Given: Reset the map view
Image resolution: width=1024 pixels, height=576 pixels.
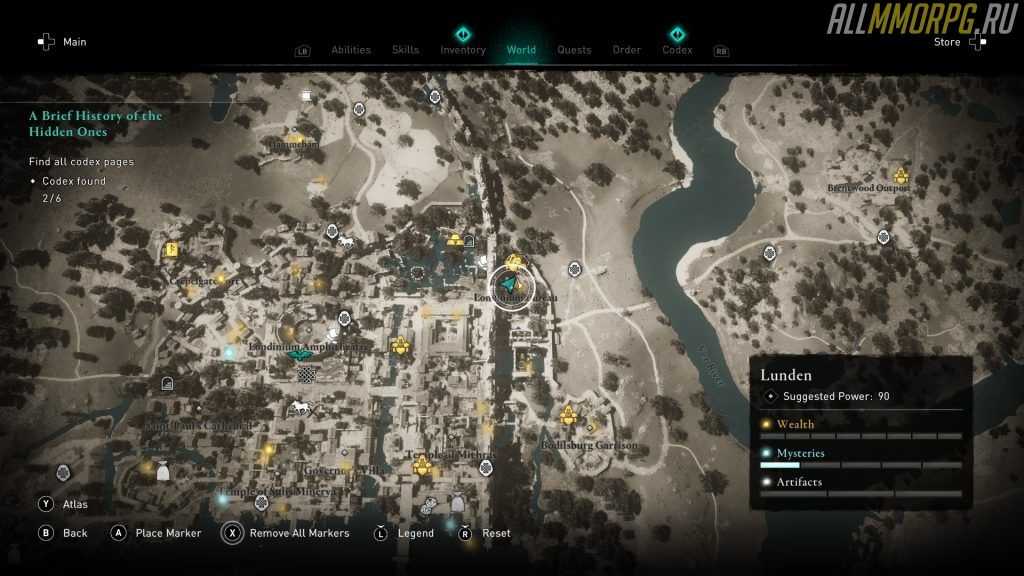Looking at the screenshot, I should coord(496,533).
